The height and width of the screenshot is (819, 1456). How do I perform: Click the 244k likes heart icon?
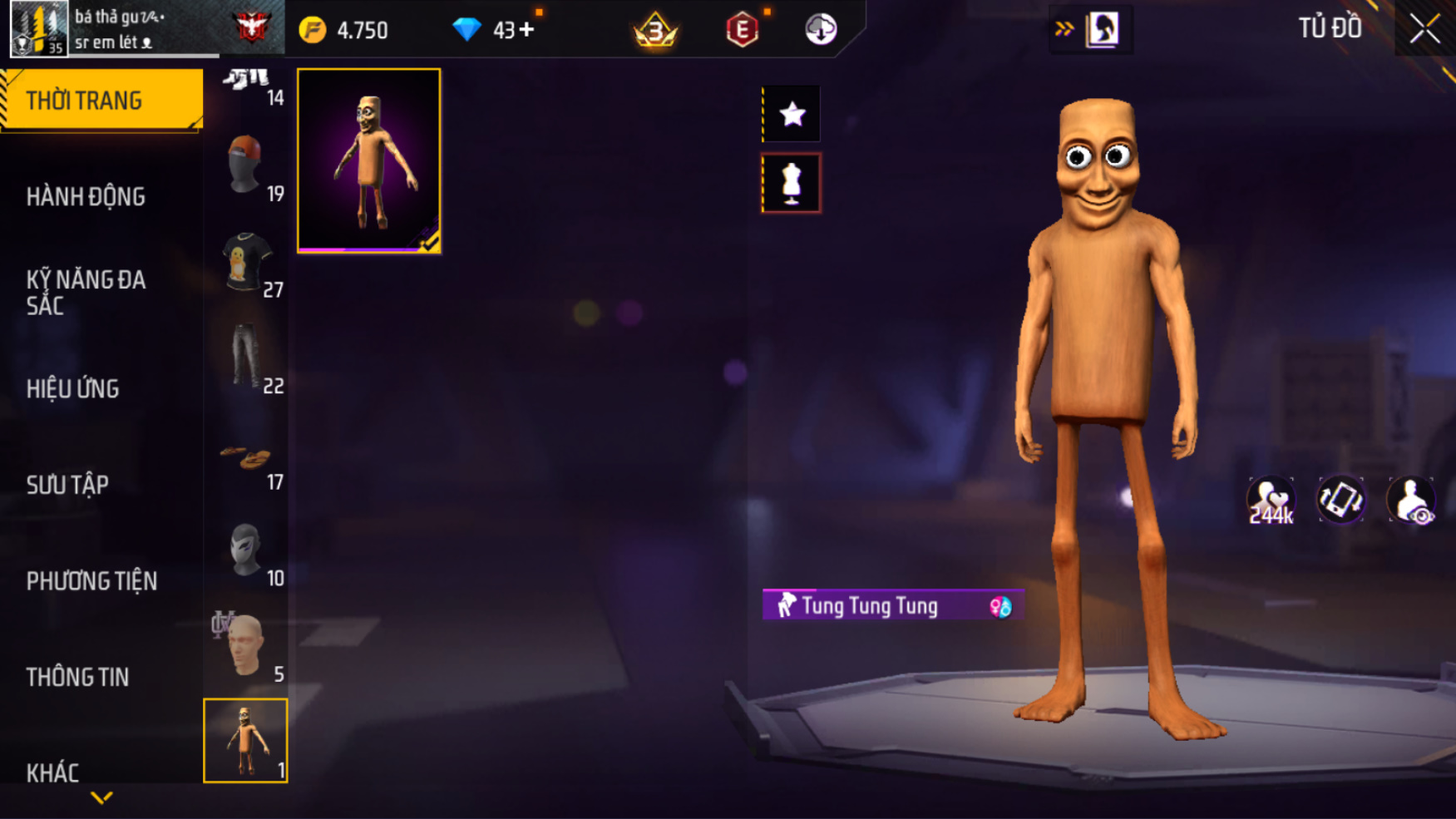(x=1270, y=501)
